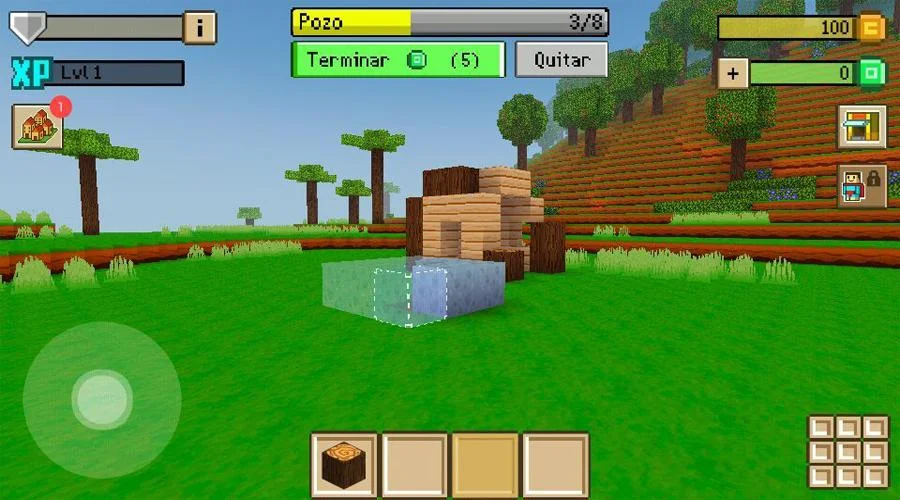Open the inventory grid button
This screenshot has width=900, height=500.
tap(847, 451)
